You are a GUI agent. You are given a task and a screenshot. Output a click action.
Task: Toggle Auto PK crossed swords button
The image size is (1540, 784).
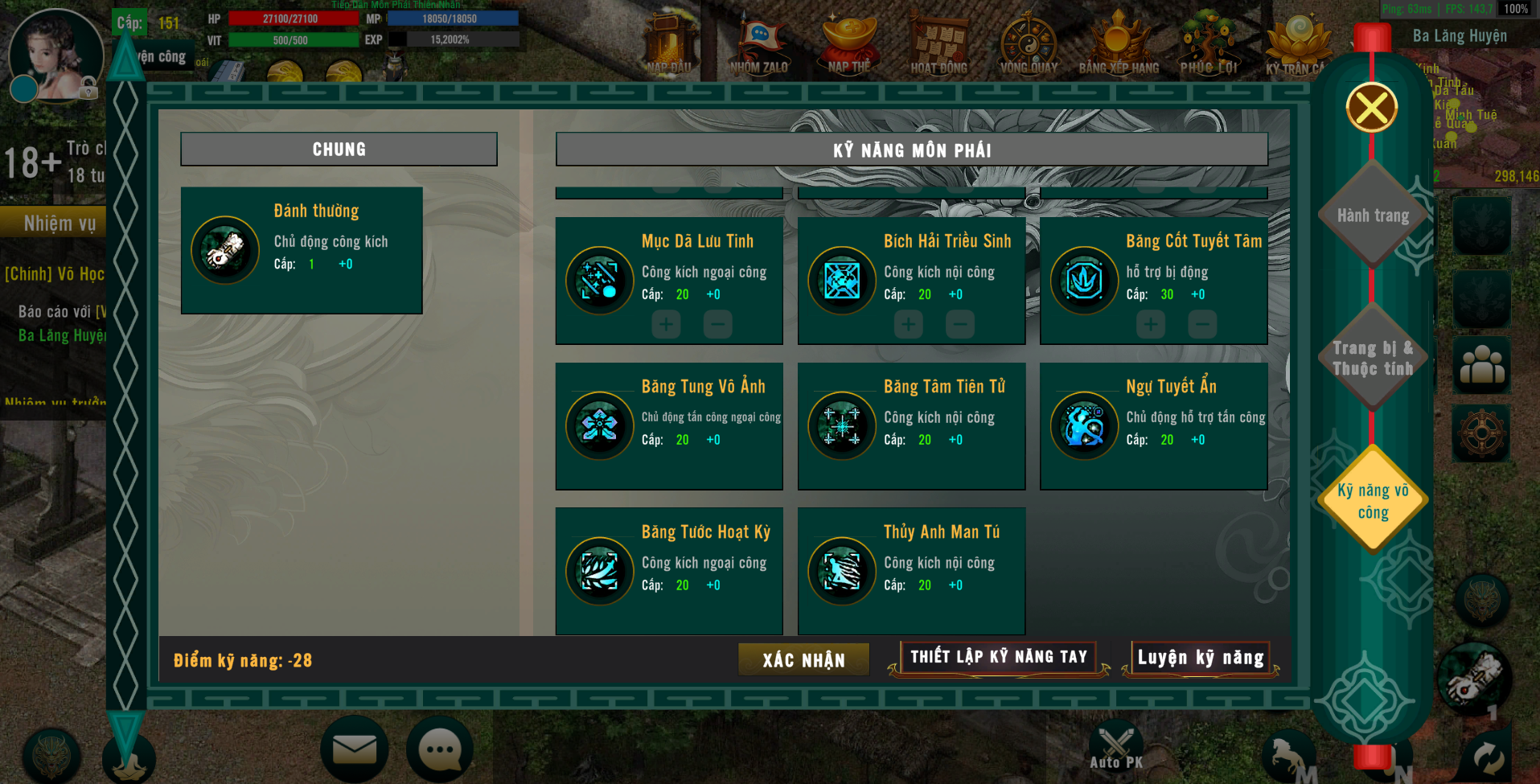tap(1115, 746)
